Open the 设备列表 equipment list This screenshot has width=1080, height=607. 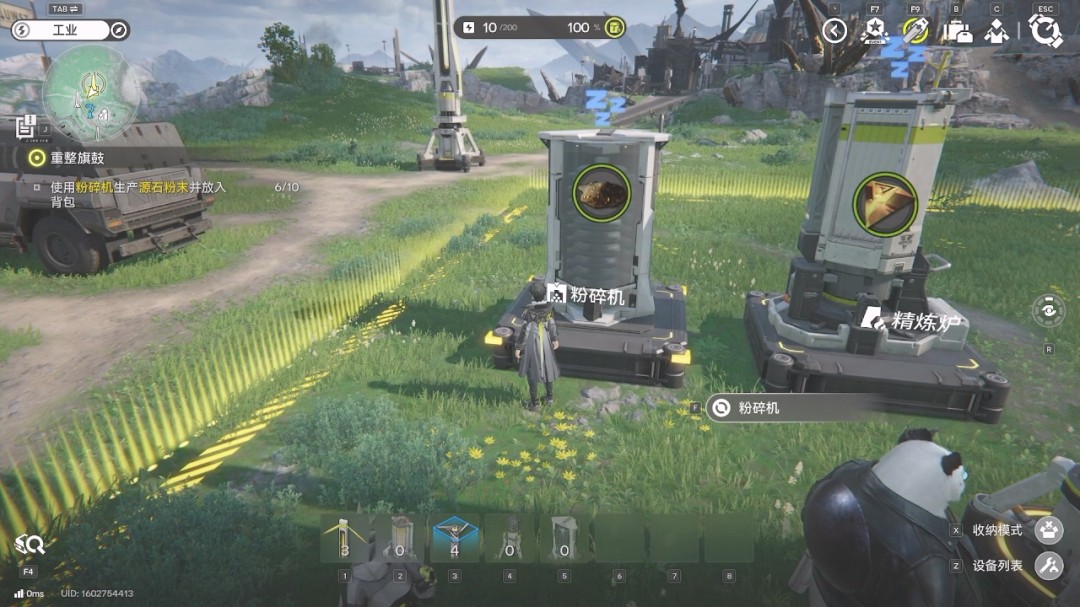1048,566
